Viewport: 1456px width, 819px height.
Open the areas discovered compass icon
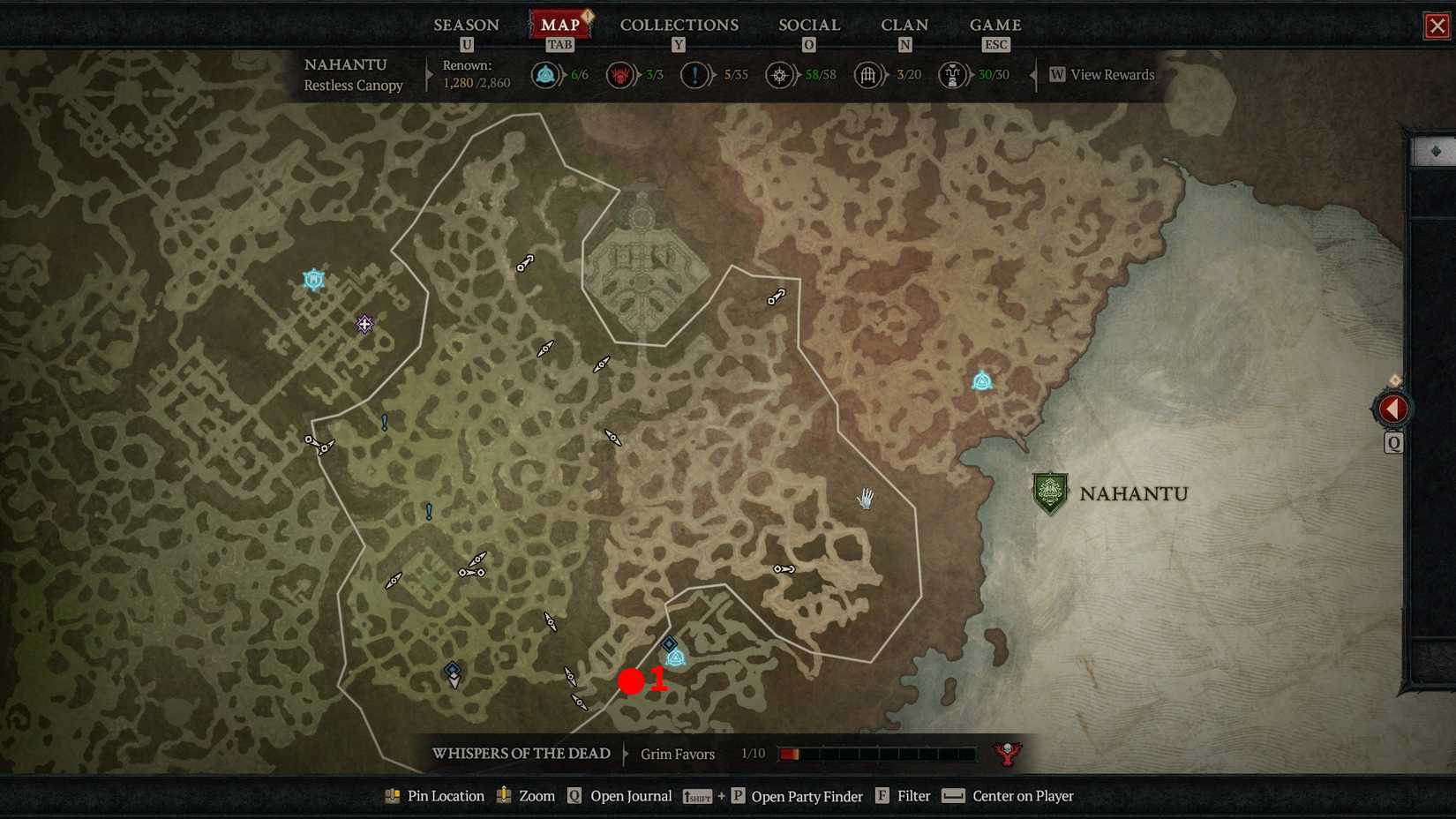(779, 75)
